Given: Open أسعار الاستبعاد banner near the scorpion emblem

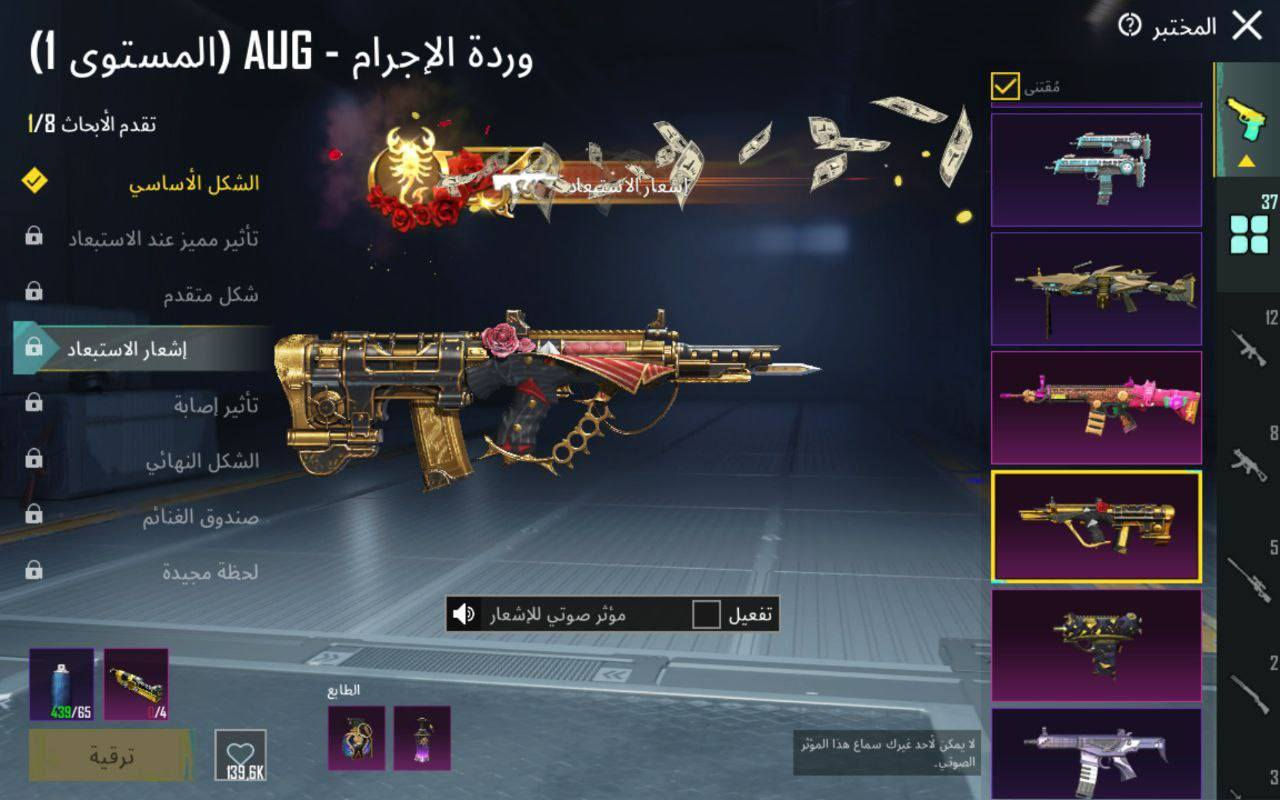Looking at the screenshot, I should [x=621, y=183].
